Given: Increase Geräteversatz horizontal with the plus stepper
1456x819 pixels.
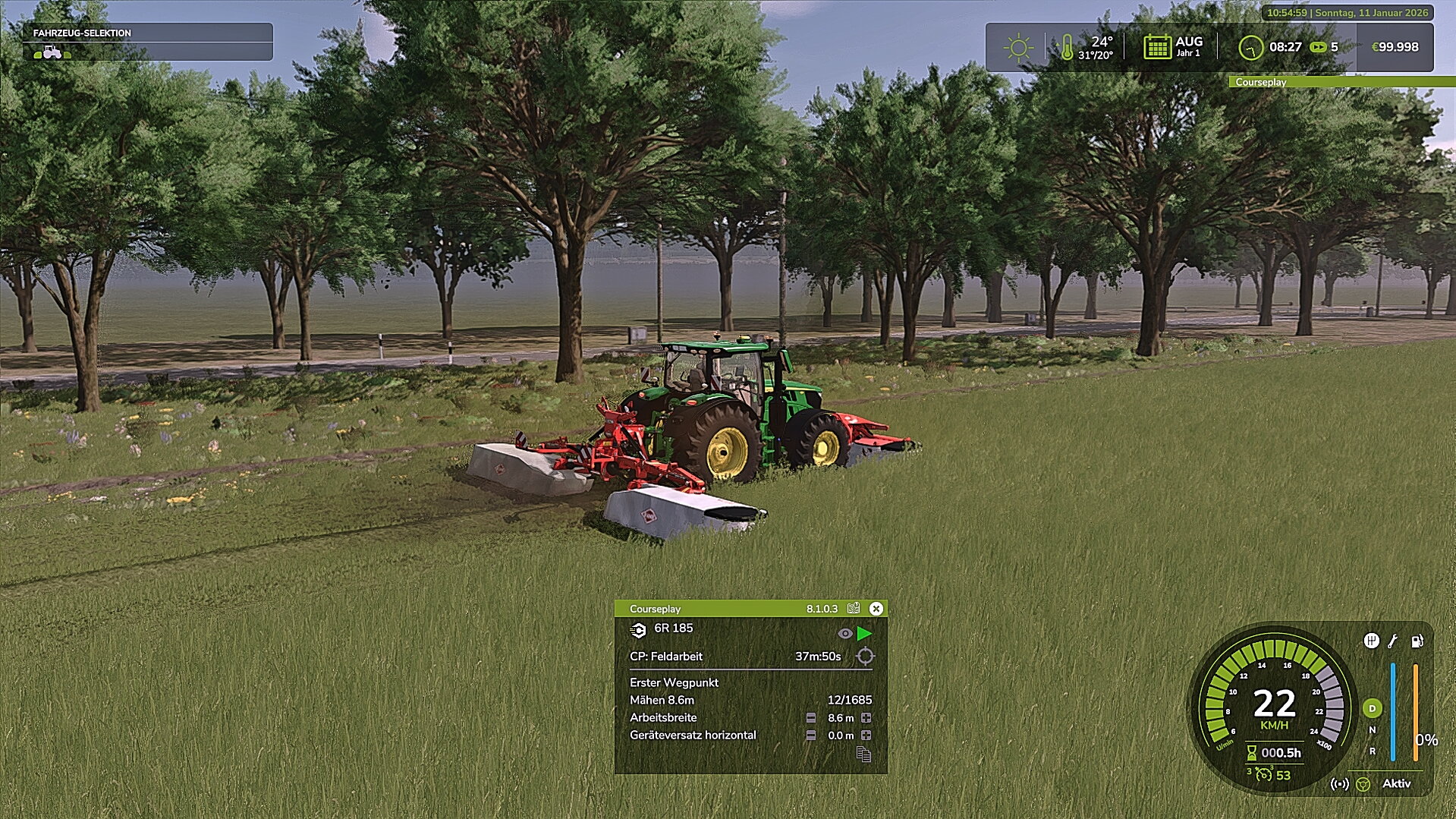Looking at the screenshot, I should [867, 735].
